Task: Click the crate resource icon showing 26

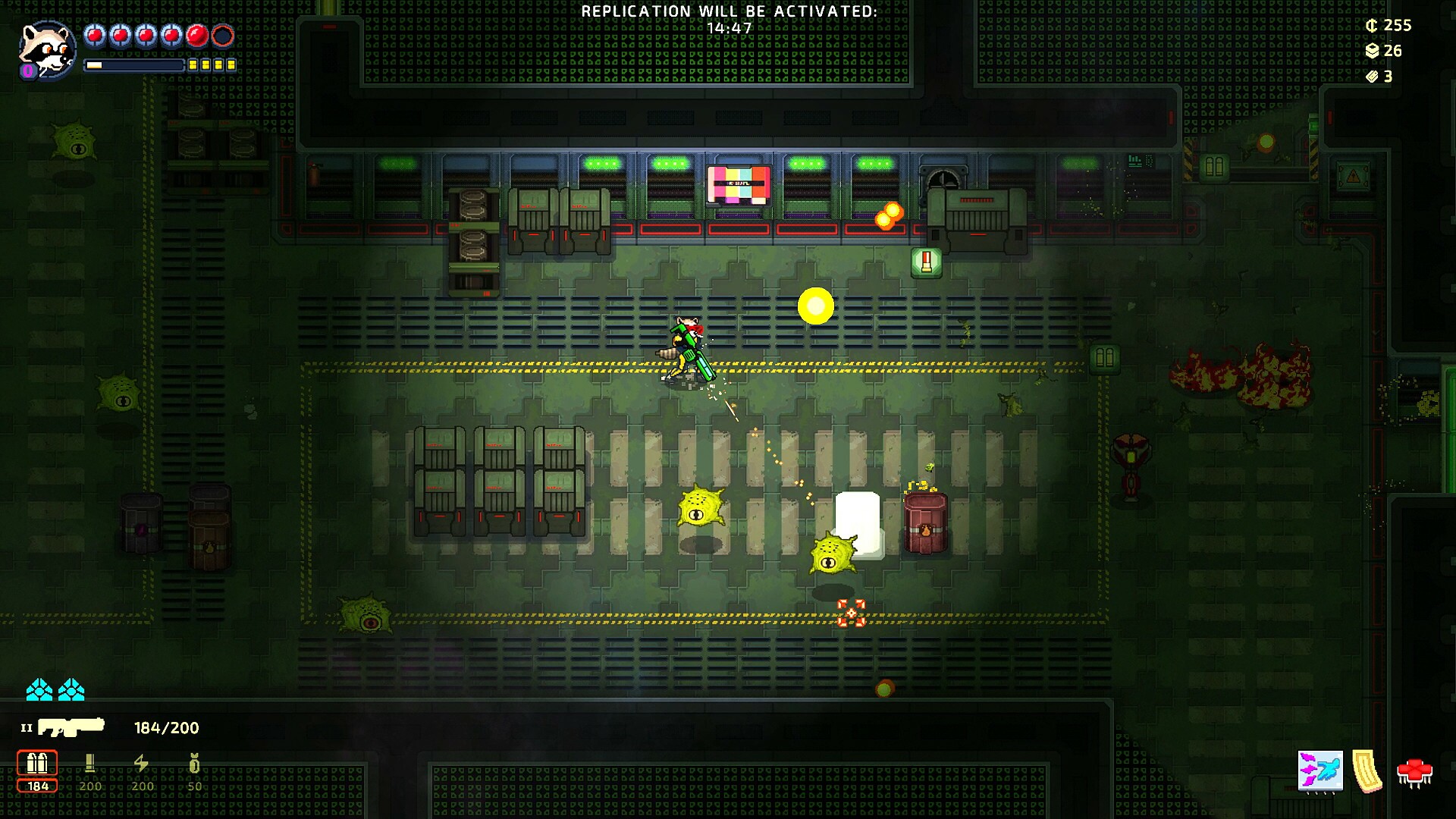Action: click(x=1373, y=51)
